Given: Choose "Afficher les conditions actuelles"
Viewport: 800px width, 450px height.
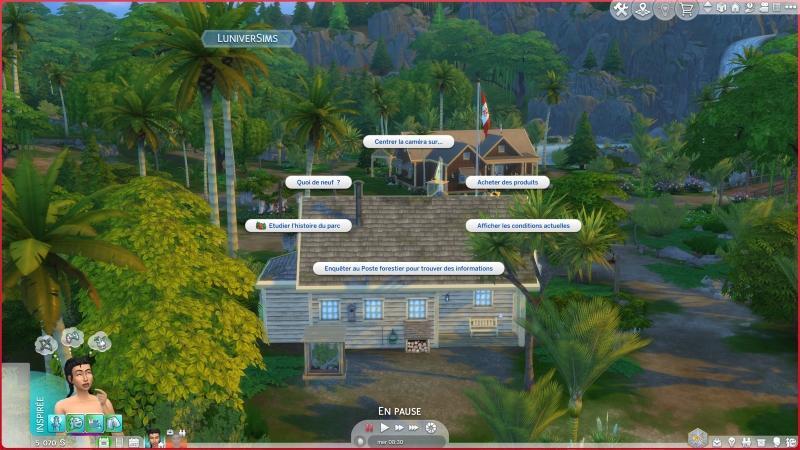Looking at the screenshot, I should (x=523, y=226).
